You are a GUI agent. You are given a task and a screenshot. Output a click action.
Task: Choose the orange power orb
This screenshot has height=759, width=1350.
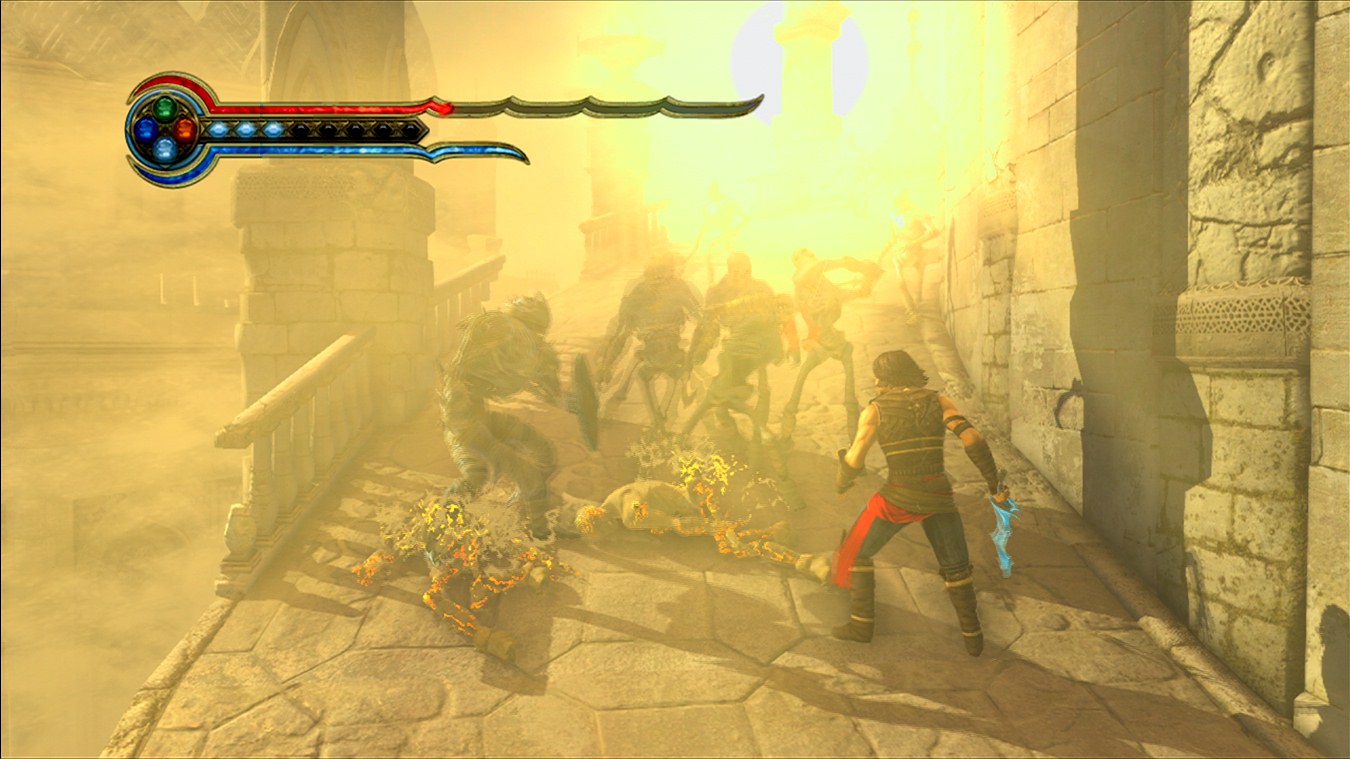click(185, 129)
